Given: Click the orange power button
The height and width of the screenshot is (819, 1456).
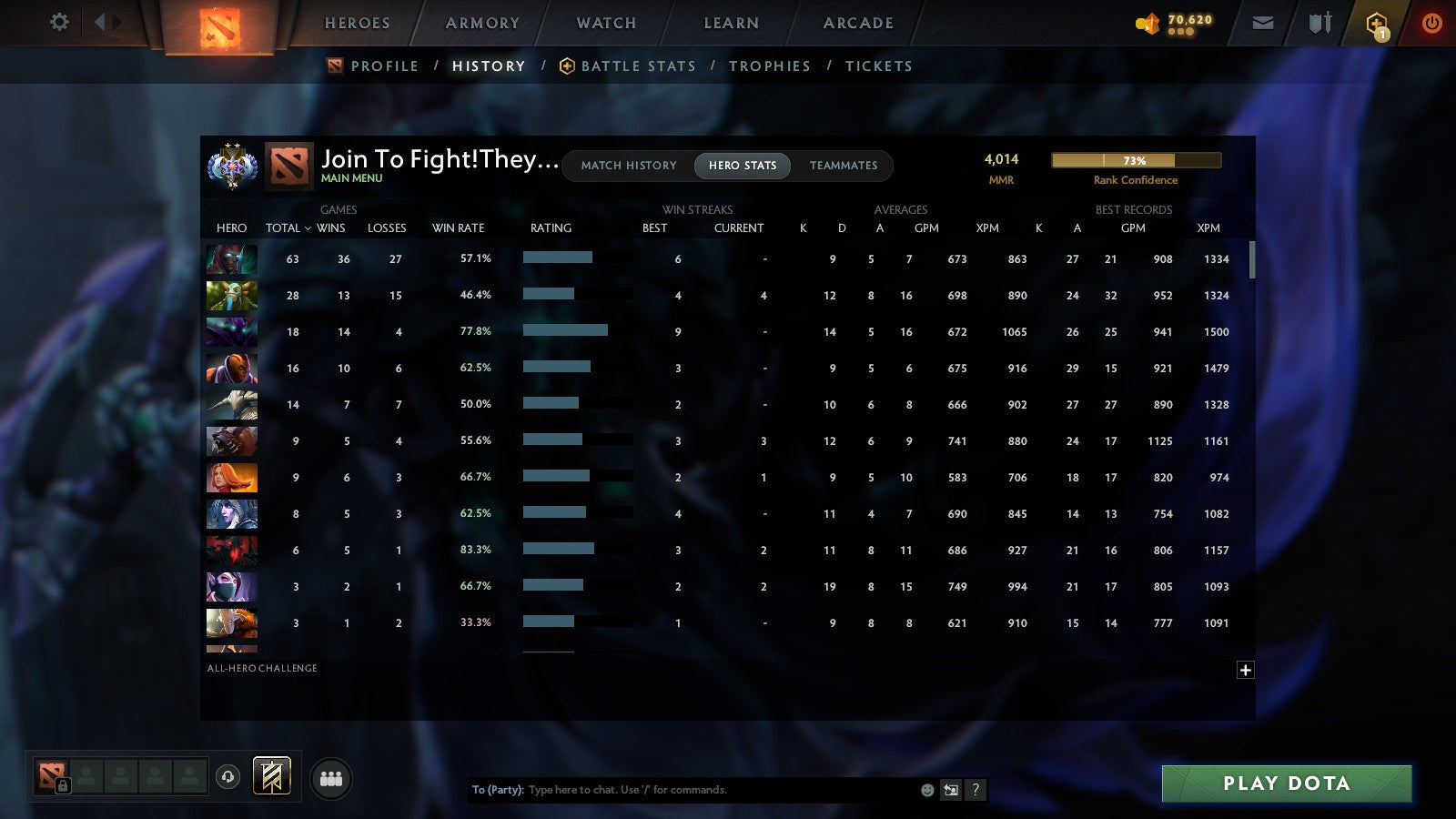Looking at the screenshot, I should click(1431, 22).
